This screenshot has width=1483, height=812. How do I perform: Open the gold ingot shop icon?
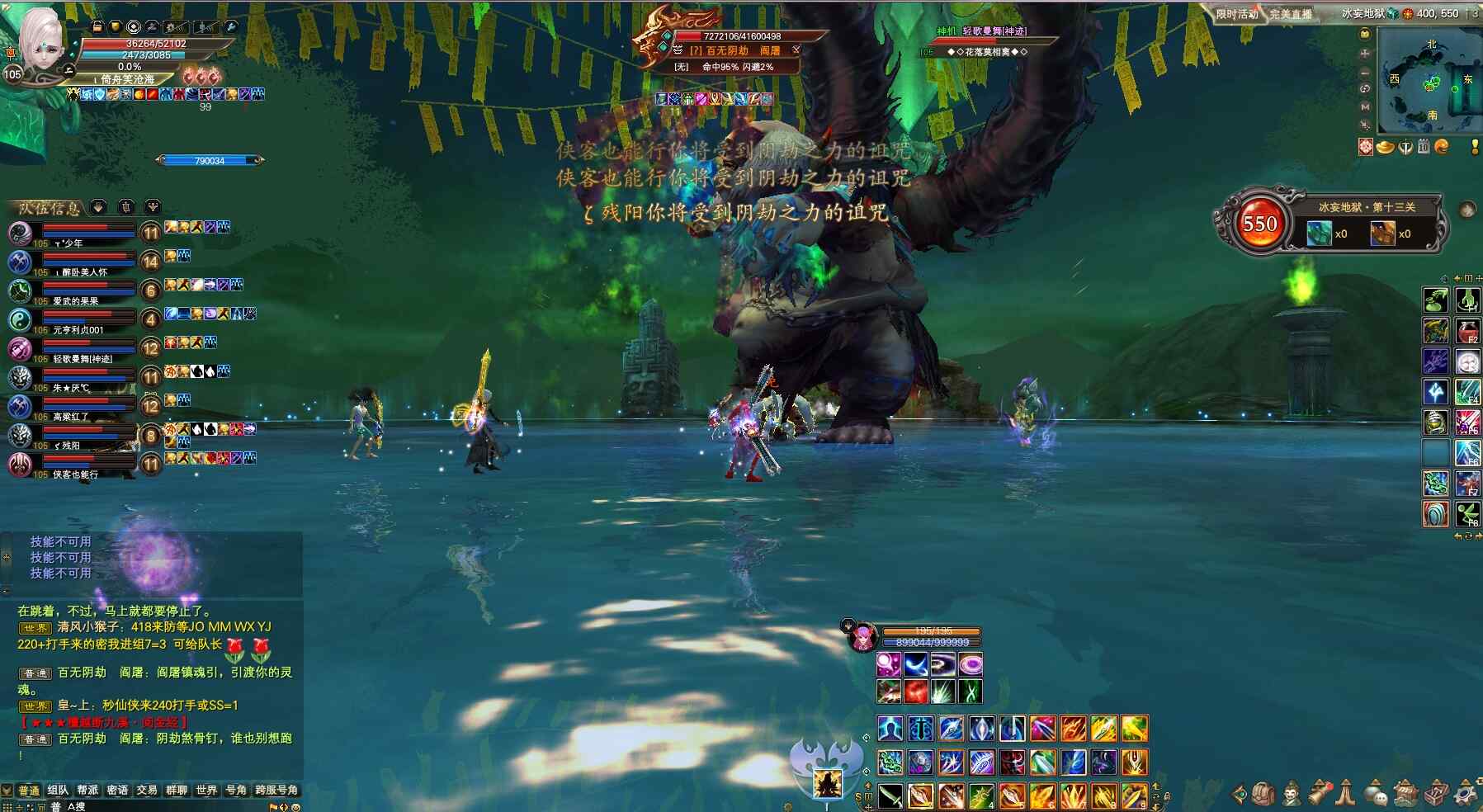[1386, 147]
